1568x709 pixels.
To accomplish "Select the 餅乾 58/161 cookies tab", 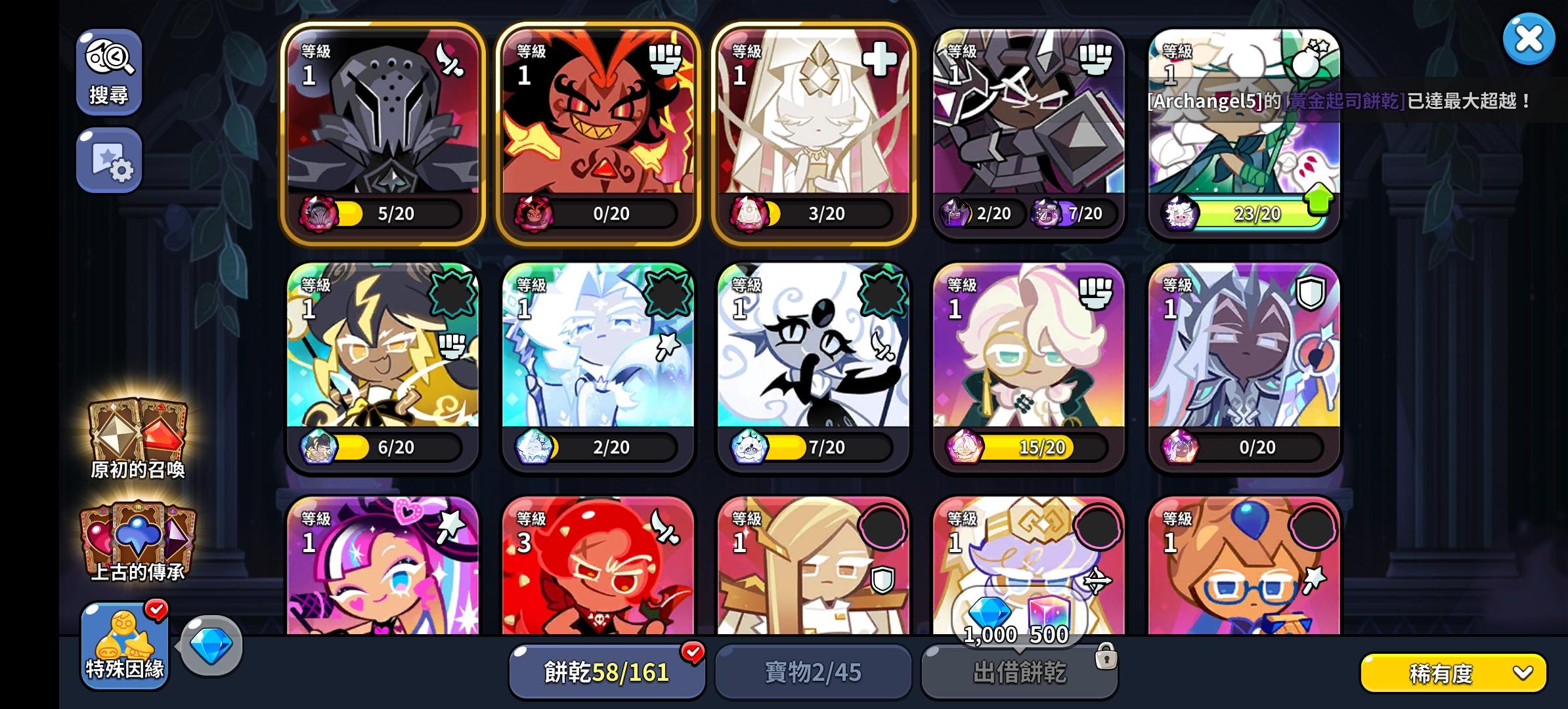I will 606,671.
